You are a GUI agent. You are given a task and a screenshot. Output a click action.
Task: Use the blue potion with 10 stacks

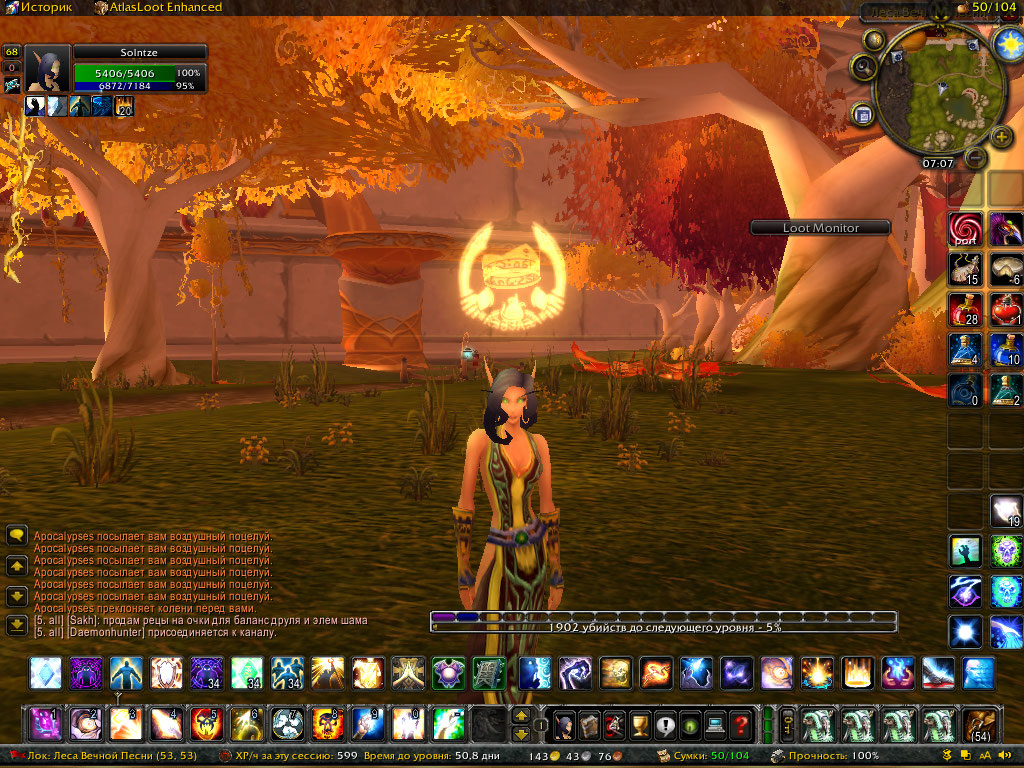pos(1006,349)
